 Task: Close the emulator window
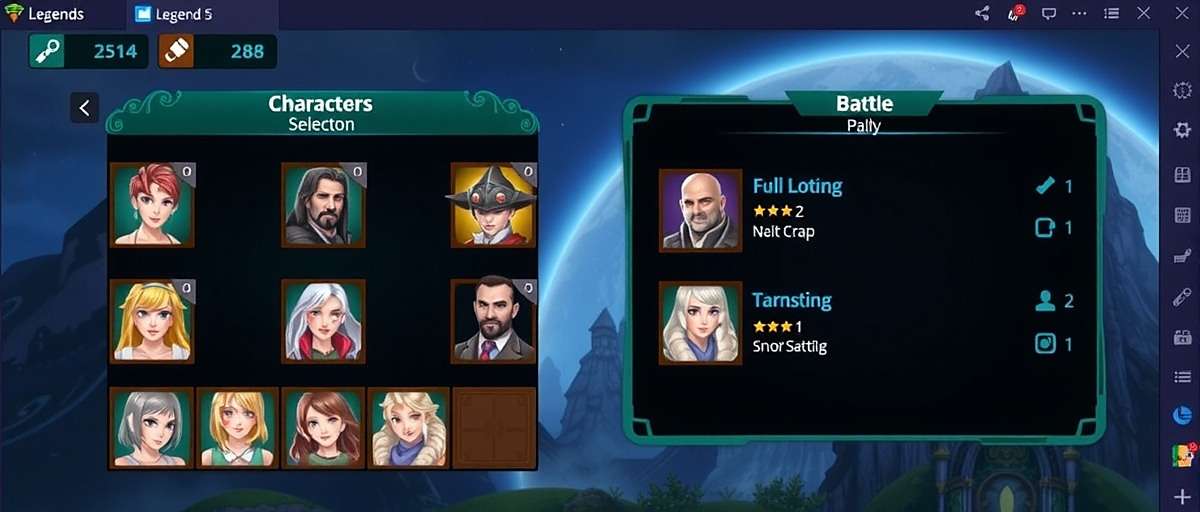tap(1182, 14)
